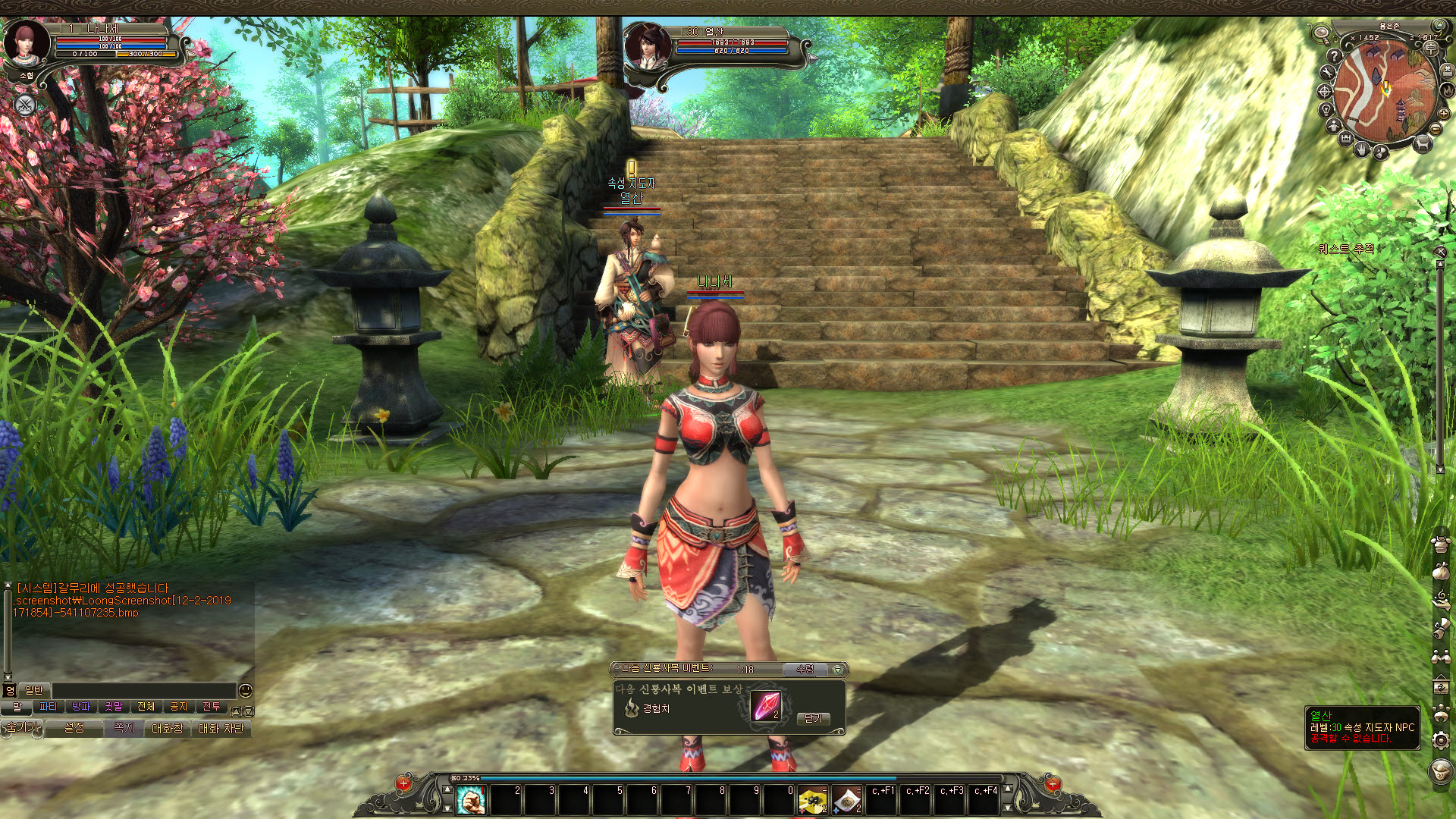Viewport: 1456px width, 819px height.
Task: Open the smiley emoticon picker
Action: coord(245,690)
